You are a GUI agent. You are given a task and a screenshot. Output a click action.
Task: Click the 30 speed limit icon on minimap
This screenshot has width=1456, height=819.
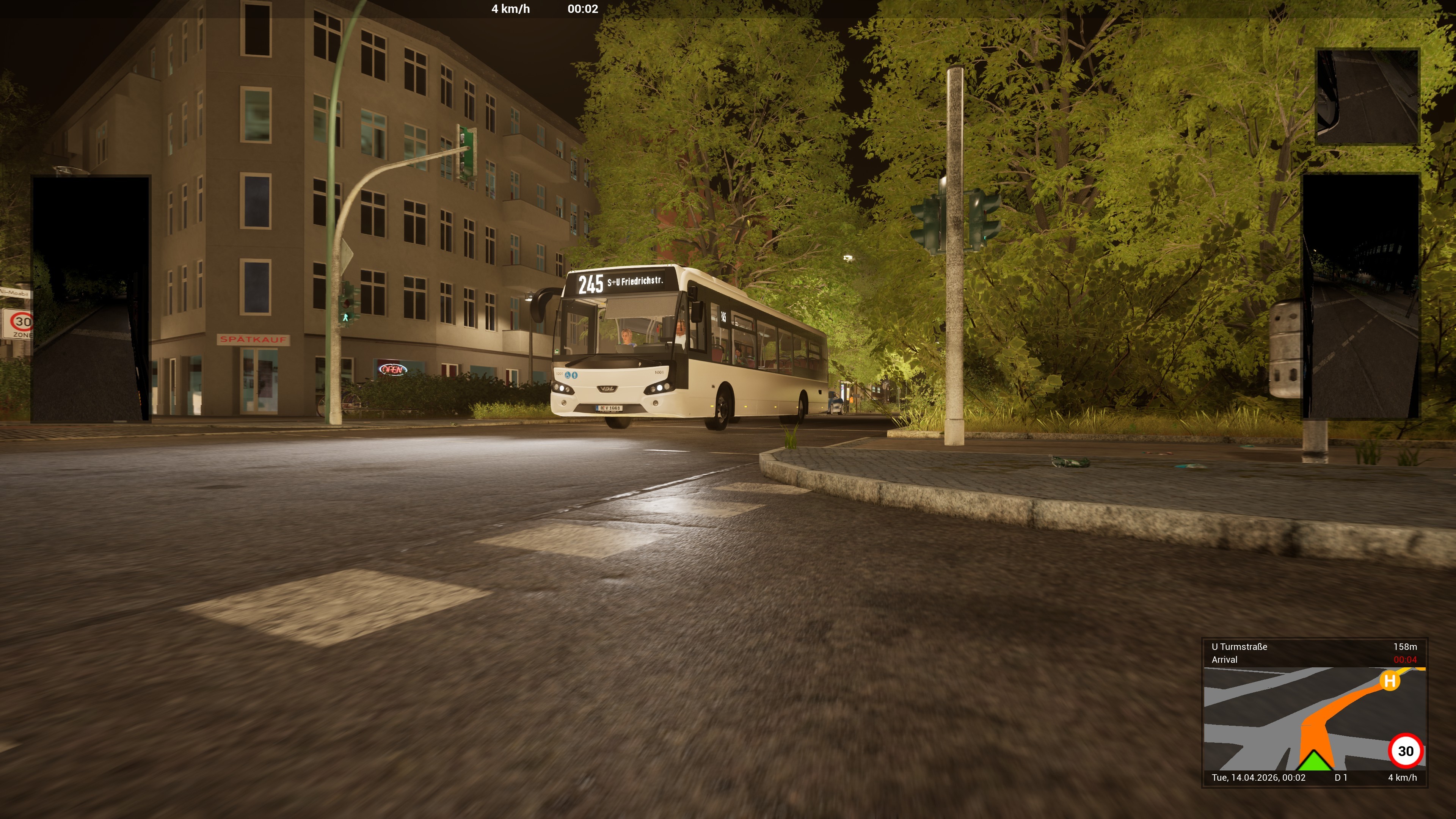(1405, 751)
